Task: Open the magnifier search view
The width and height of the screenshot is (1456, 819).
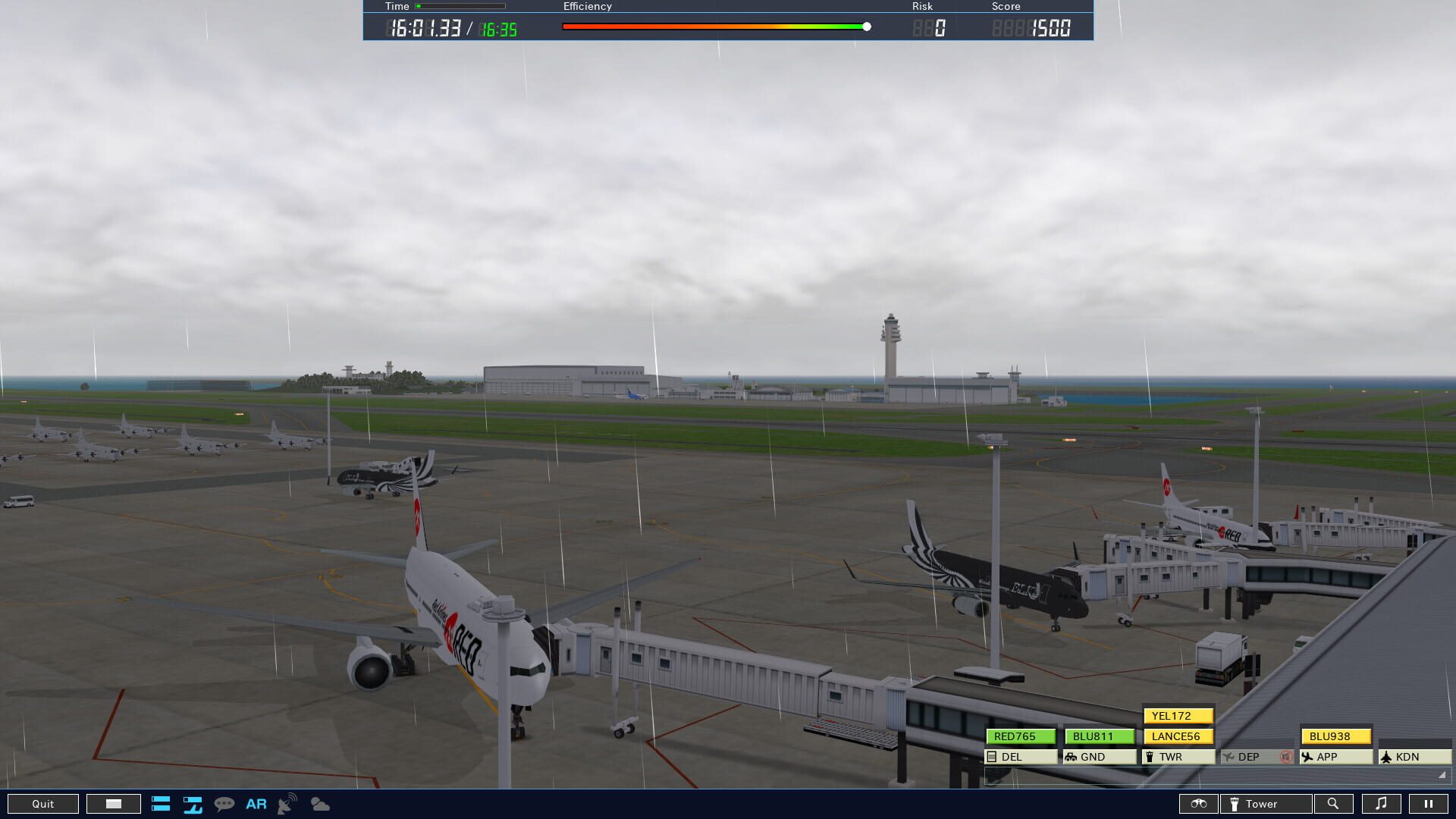Action: (x=1335, y=803)
